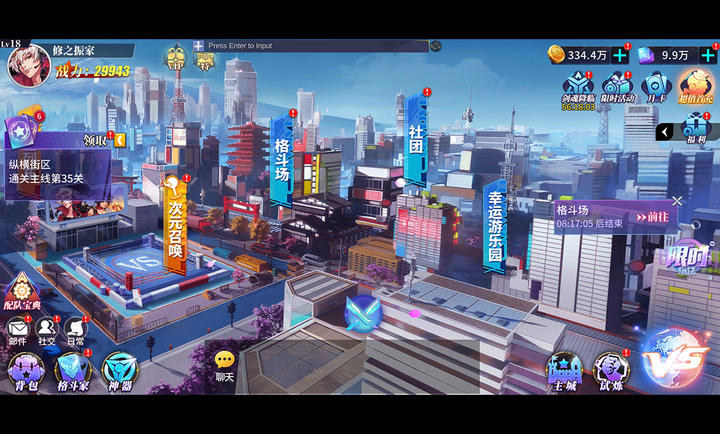Open the 福利 welfare gift icon

point(695,130)
